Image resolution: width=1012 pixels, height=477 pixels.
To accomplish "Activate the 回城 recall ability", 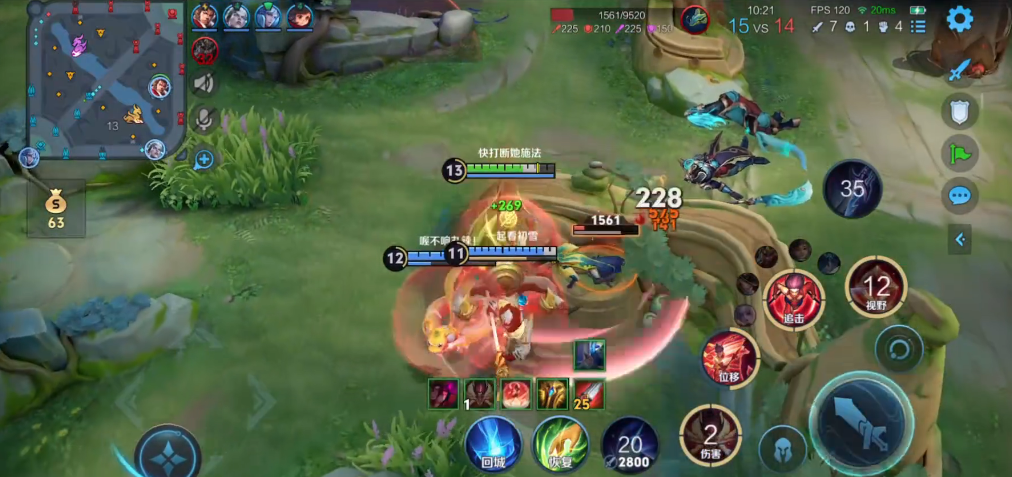I will coord(493,442).
